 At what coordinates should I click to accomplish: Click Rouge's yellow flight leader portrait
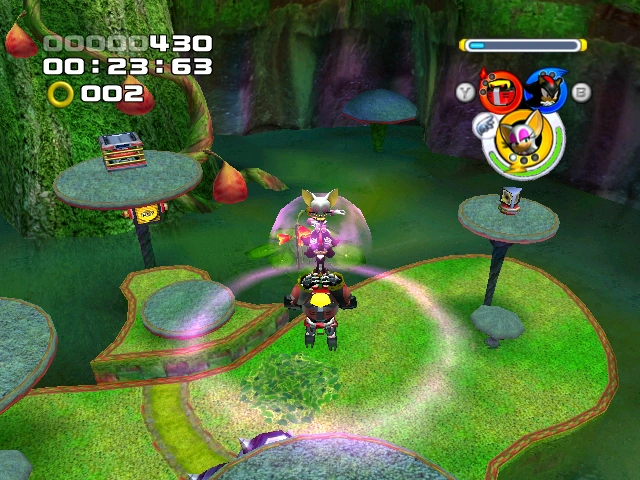coord(520,140)
